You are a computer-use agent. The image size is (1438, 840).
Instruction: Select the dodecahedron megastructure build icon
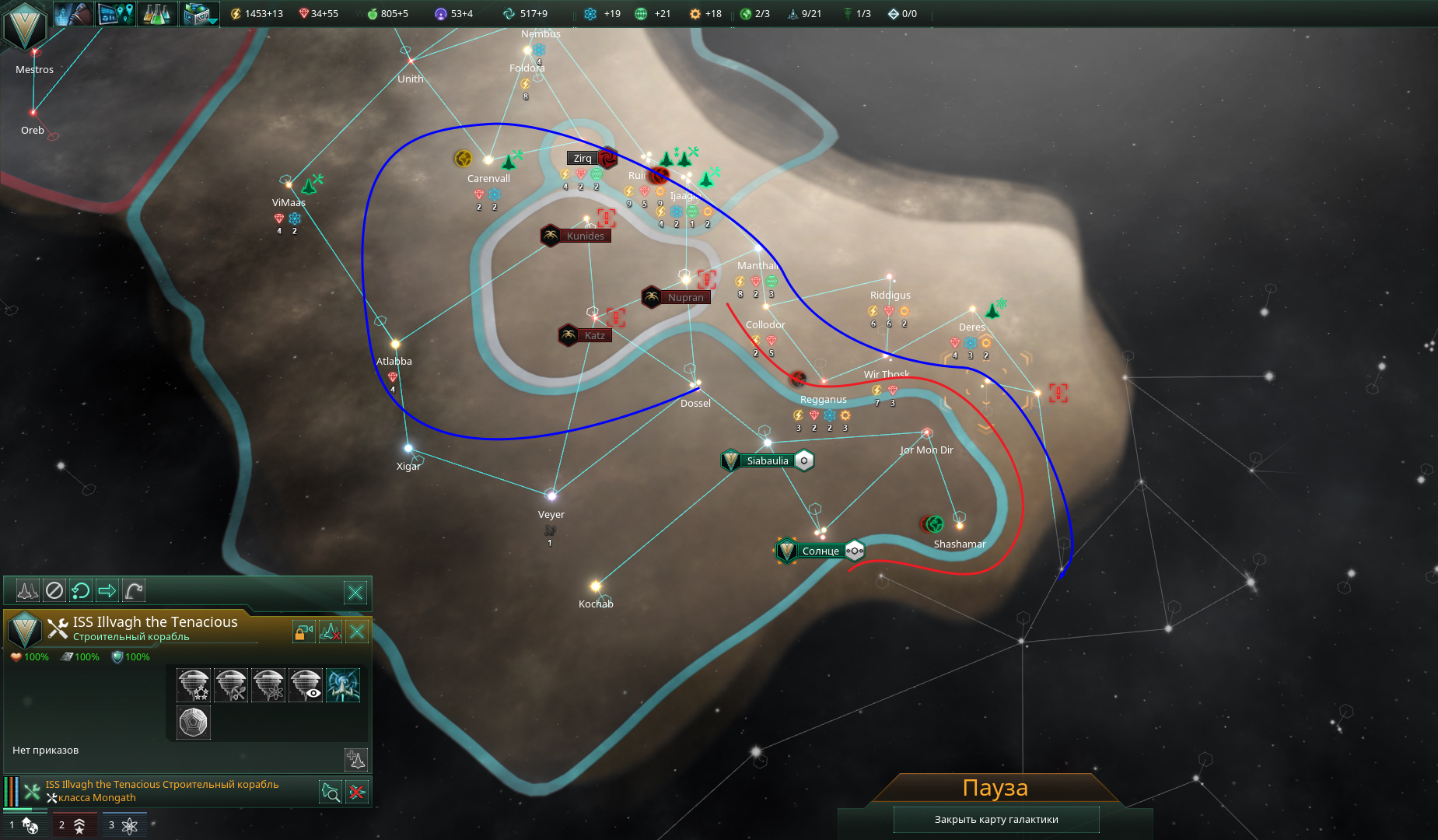pyautogui.click(x=194, y=723)
